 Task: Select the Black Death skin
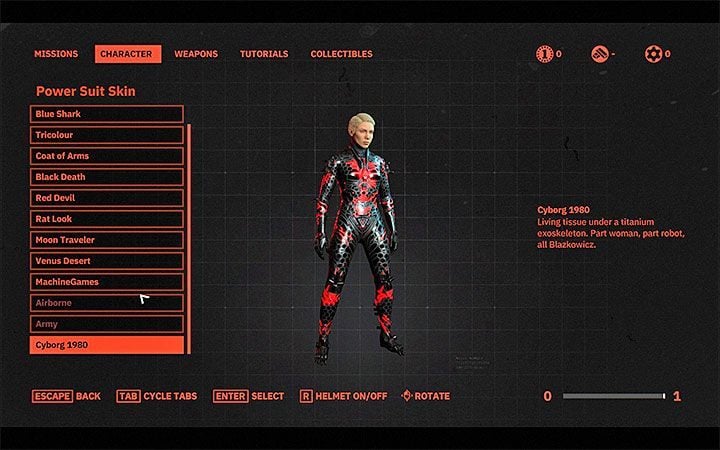[107, 177]
